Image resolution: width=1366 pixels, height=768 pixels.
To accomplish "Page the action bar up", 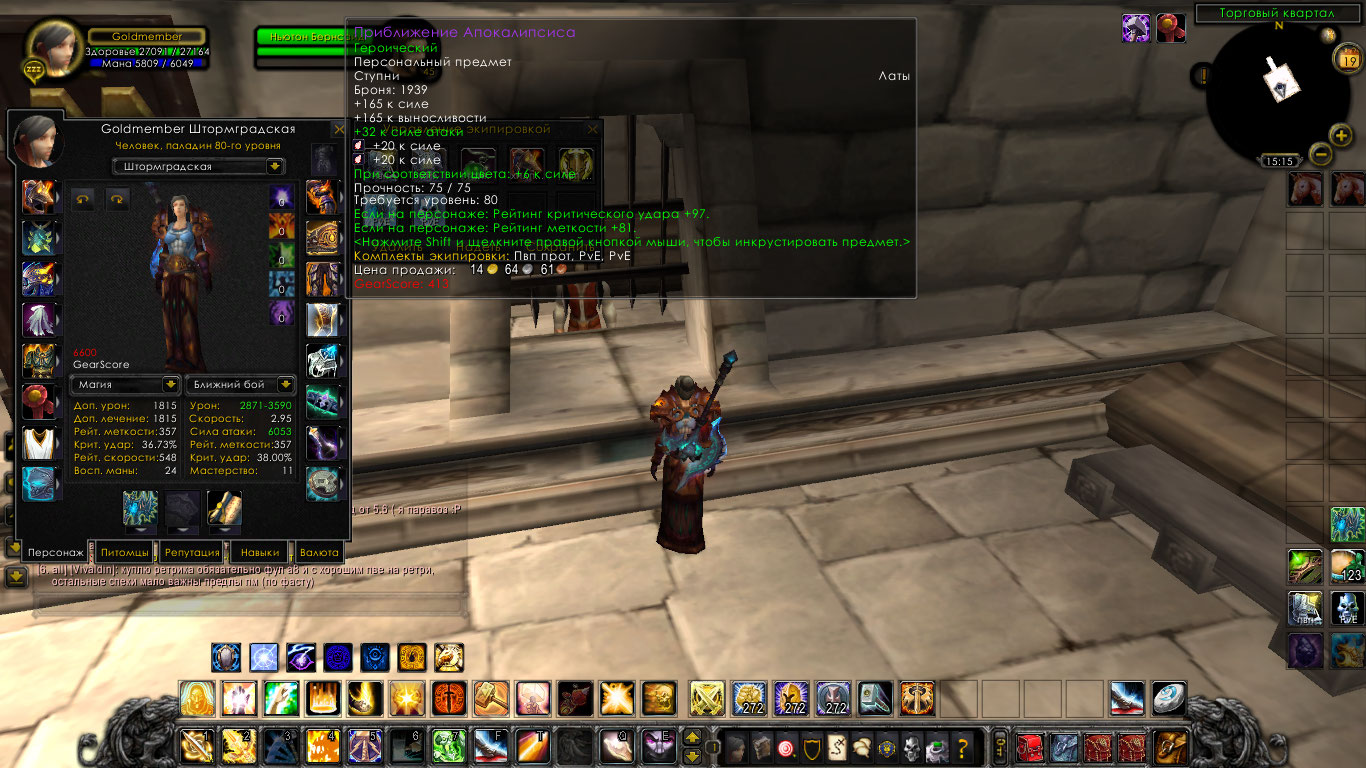I will 692,737.
